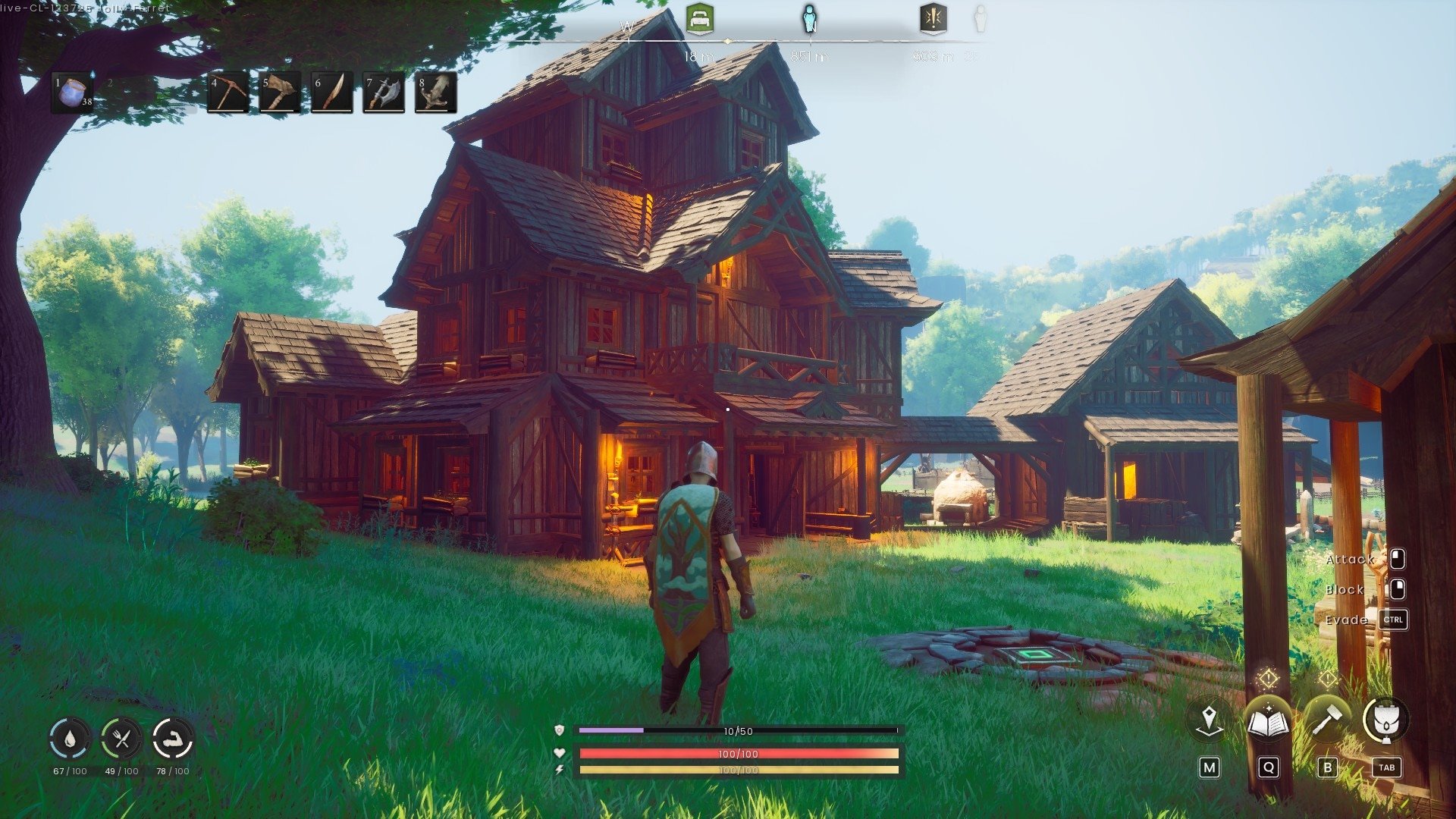Check the fork and knife hunger gauge
Image resolution: width=1456 pixels, height=819 pixels.
click(x=121, y=739)
